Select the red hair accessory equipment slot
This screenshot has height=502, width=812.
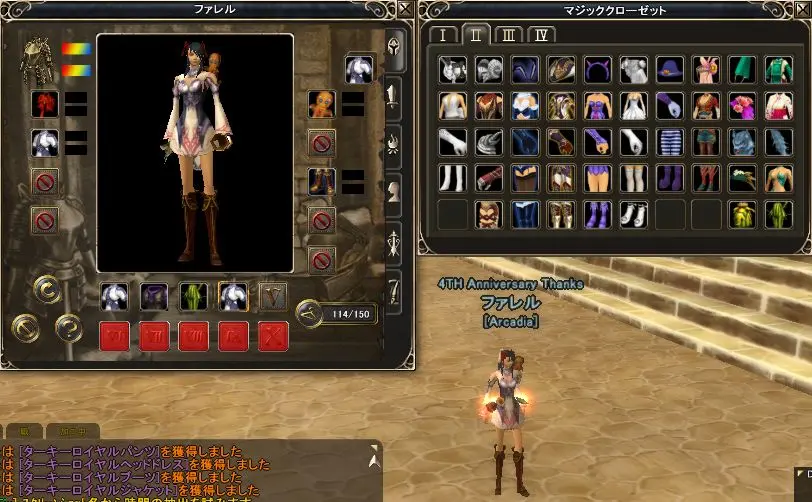pos(44,103)
